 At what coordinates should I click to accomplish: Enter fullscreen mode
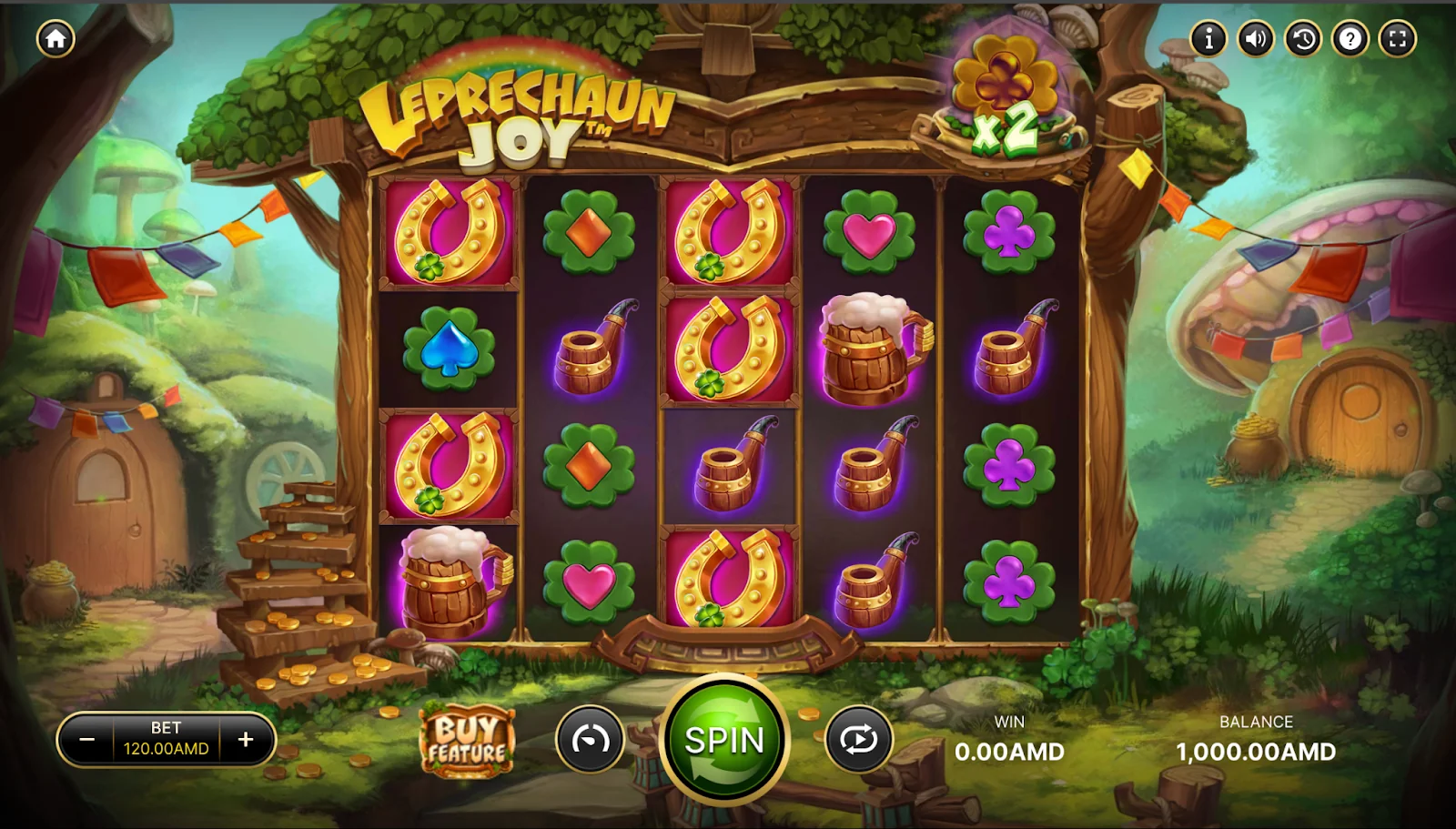tap(1398, 38)
